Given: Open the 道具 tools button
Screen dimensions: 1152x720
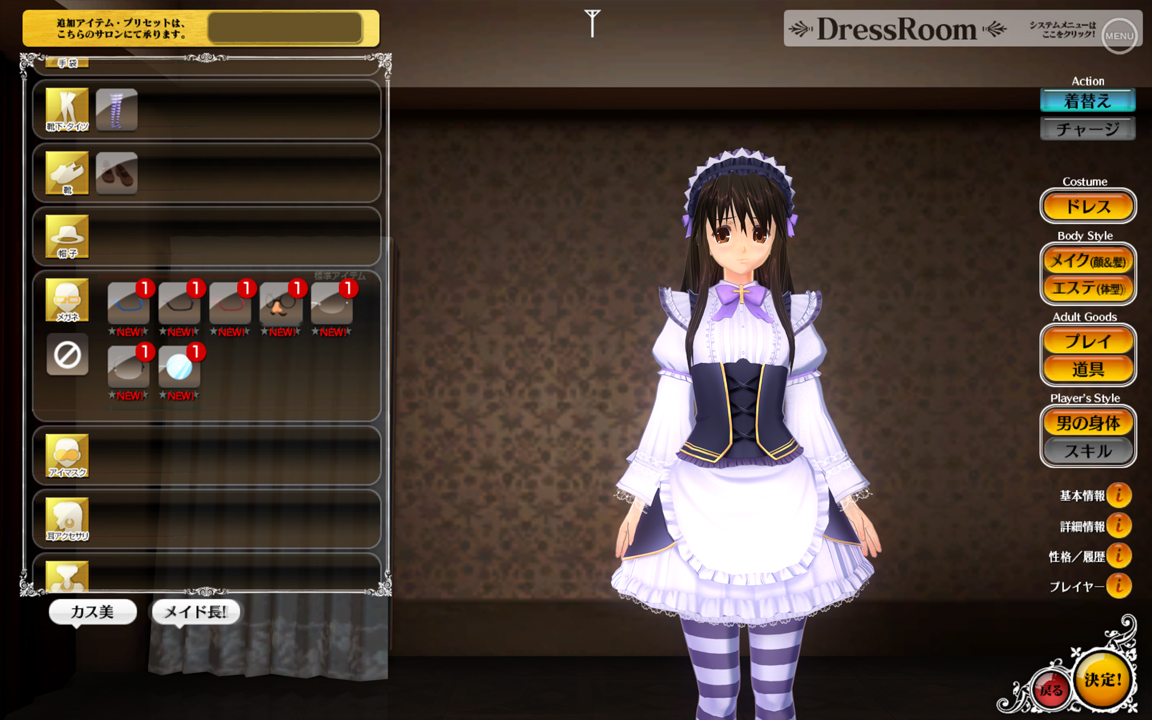Looking at the screenshot, I should coord(1088,369).
